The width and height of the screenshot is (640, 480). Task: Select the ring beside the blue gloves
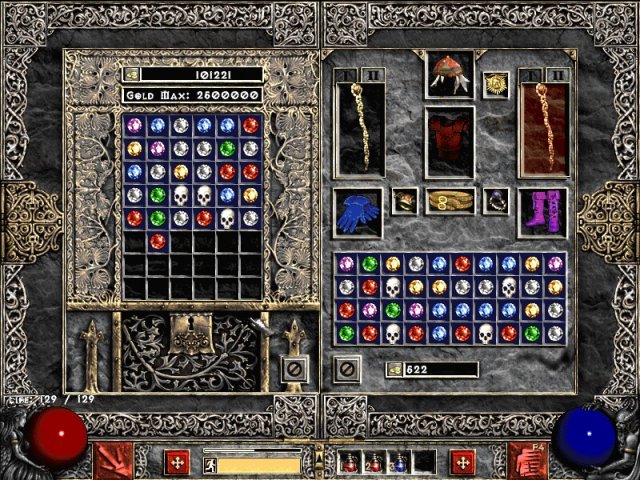tap(405, 202)
